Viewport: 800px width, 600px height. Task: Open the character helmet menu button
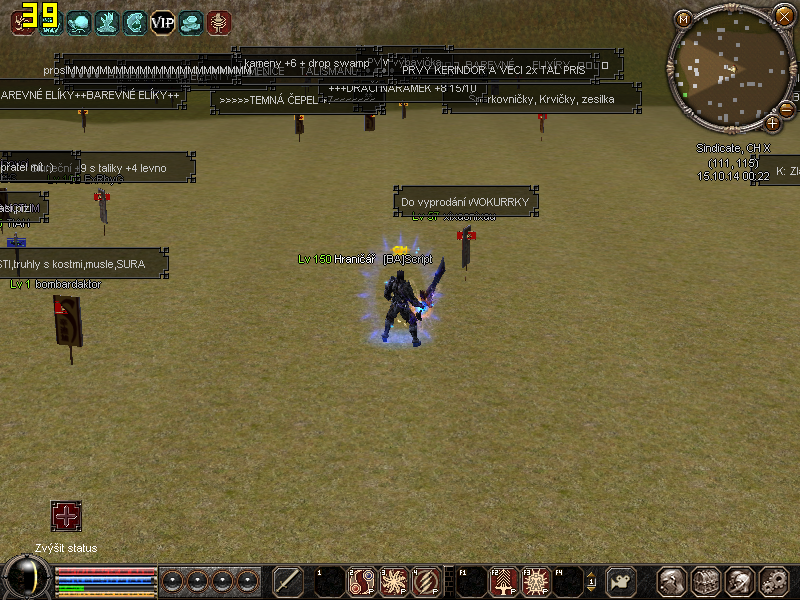click(672, 581)
